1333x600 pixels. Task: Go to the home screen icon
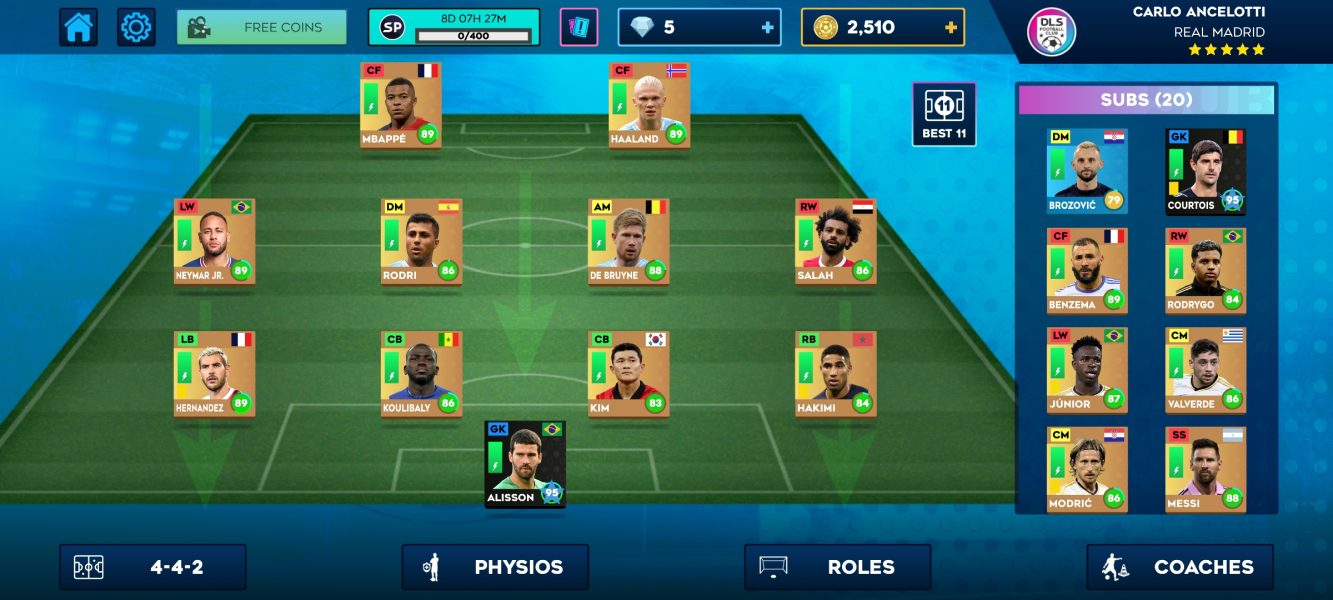tap(78, 27)
